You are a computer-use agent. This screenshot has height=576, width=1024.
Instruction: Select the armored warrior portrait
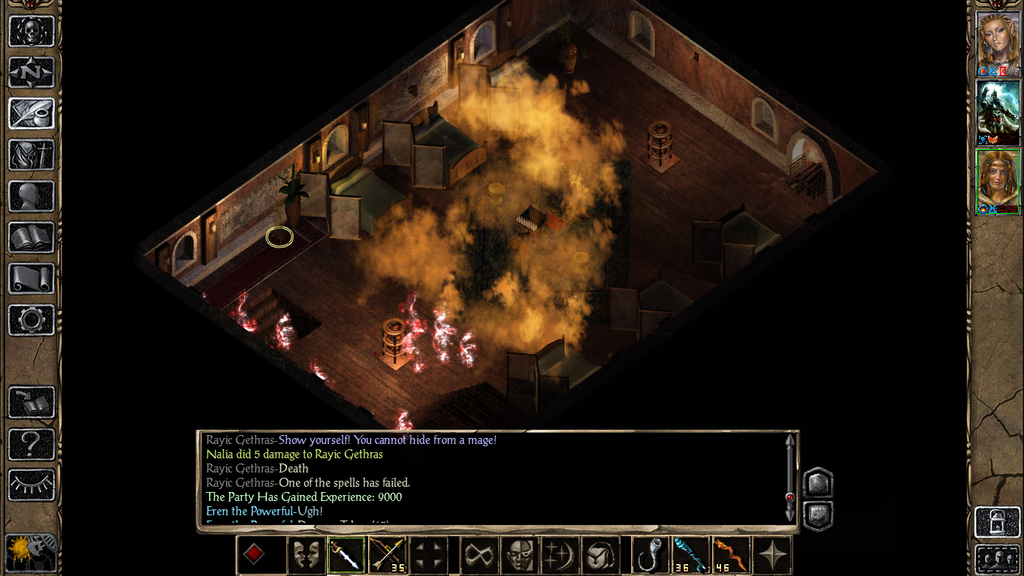[997, 112]
